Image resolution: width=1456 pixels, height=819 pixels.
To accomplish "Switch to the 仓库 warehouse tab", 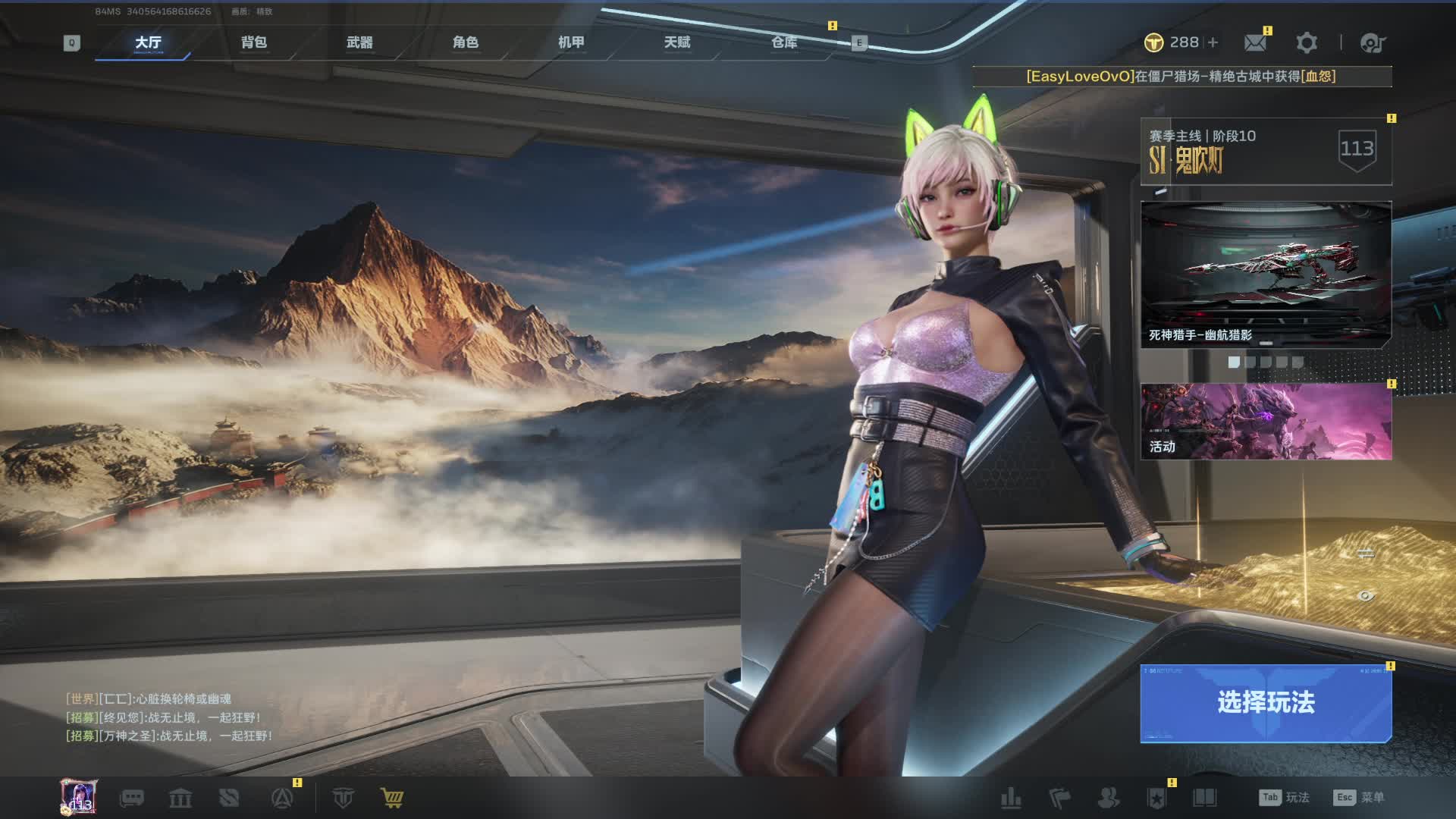I will coord(784,42).
